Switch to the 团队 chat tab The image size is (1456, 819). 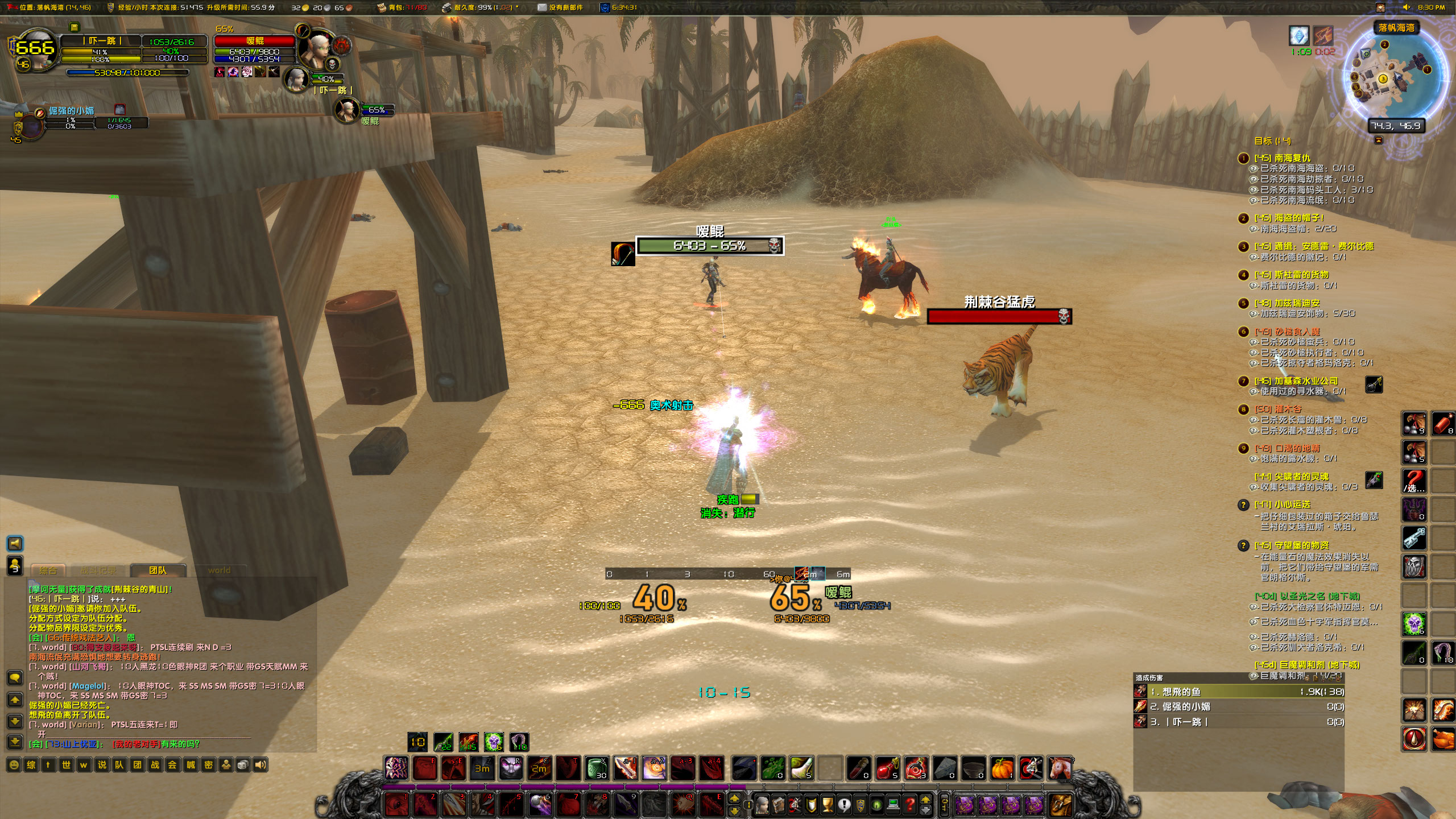(x=159, y=570)
